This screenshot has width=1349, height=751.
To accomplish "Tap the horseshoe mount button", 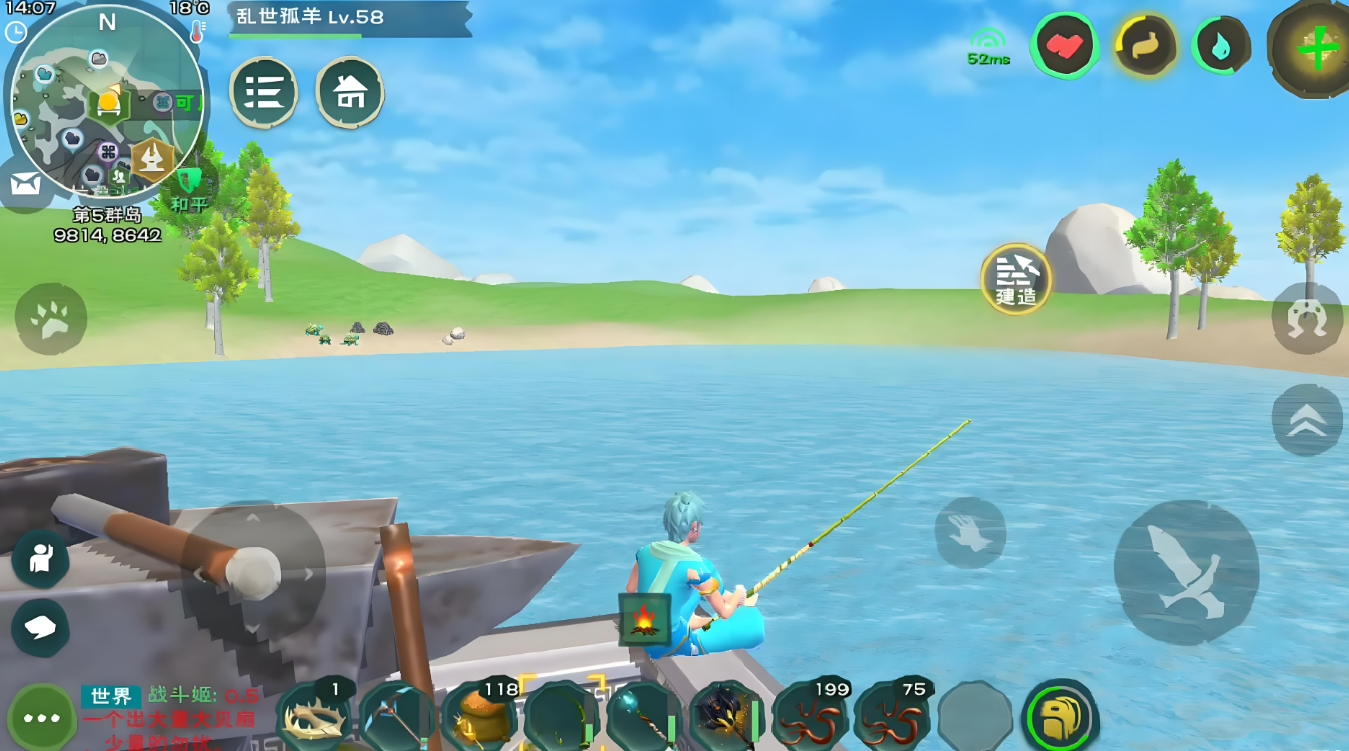I will 1307,318.
